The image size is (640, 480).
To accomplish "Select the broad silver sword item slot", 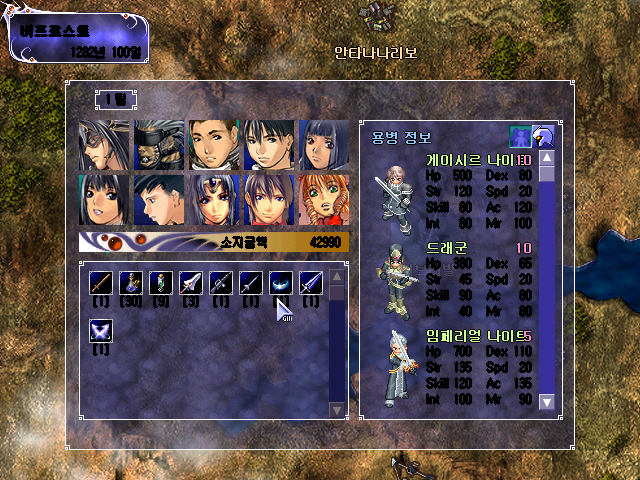I will pos(190,283).
